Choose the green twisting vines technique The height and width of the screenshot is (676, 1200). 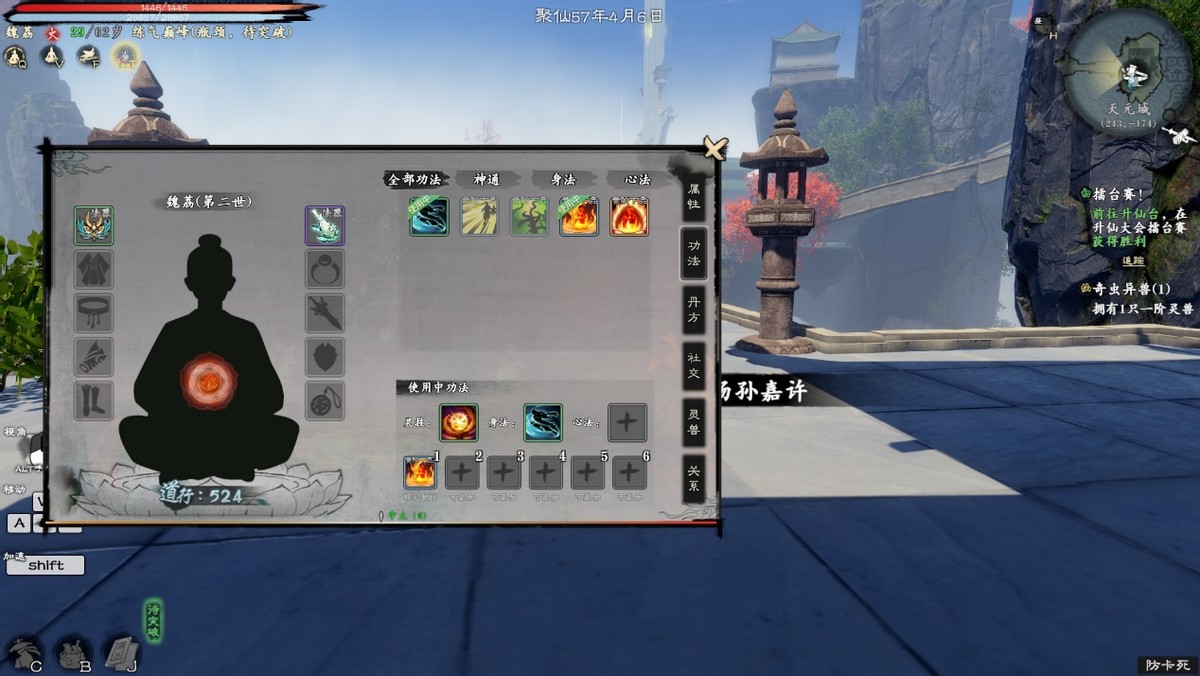[x=529, y=216]
